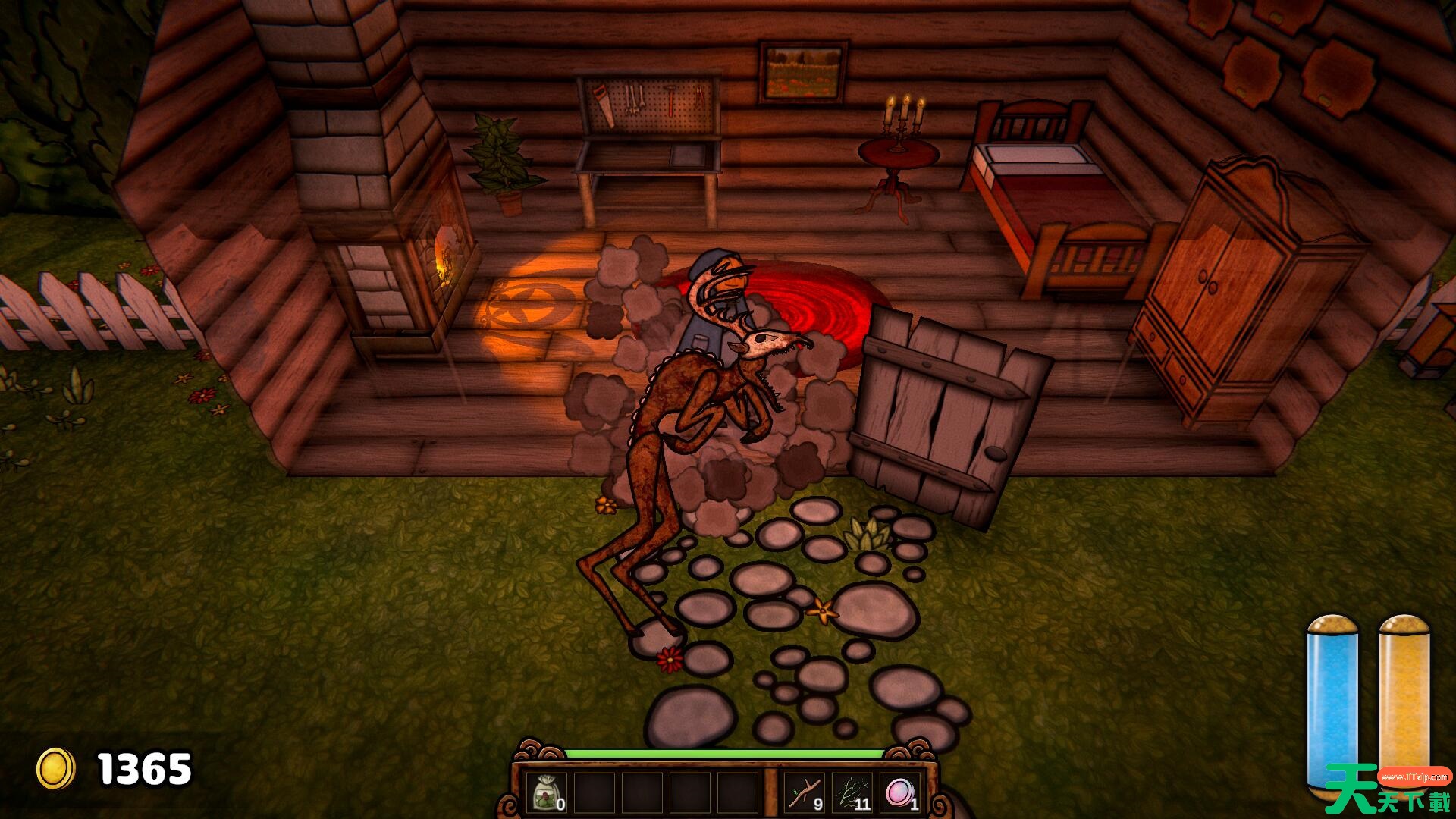
Task: Select the pink pearl orb slot
Action: 900,793
